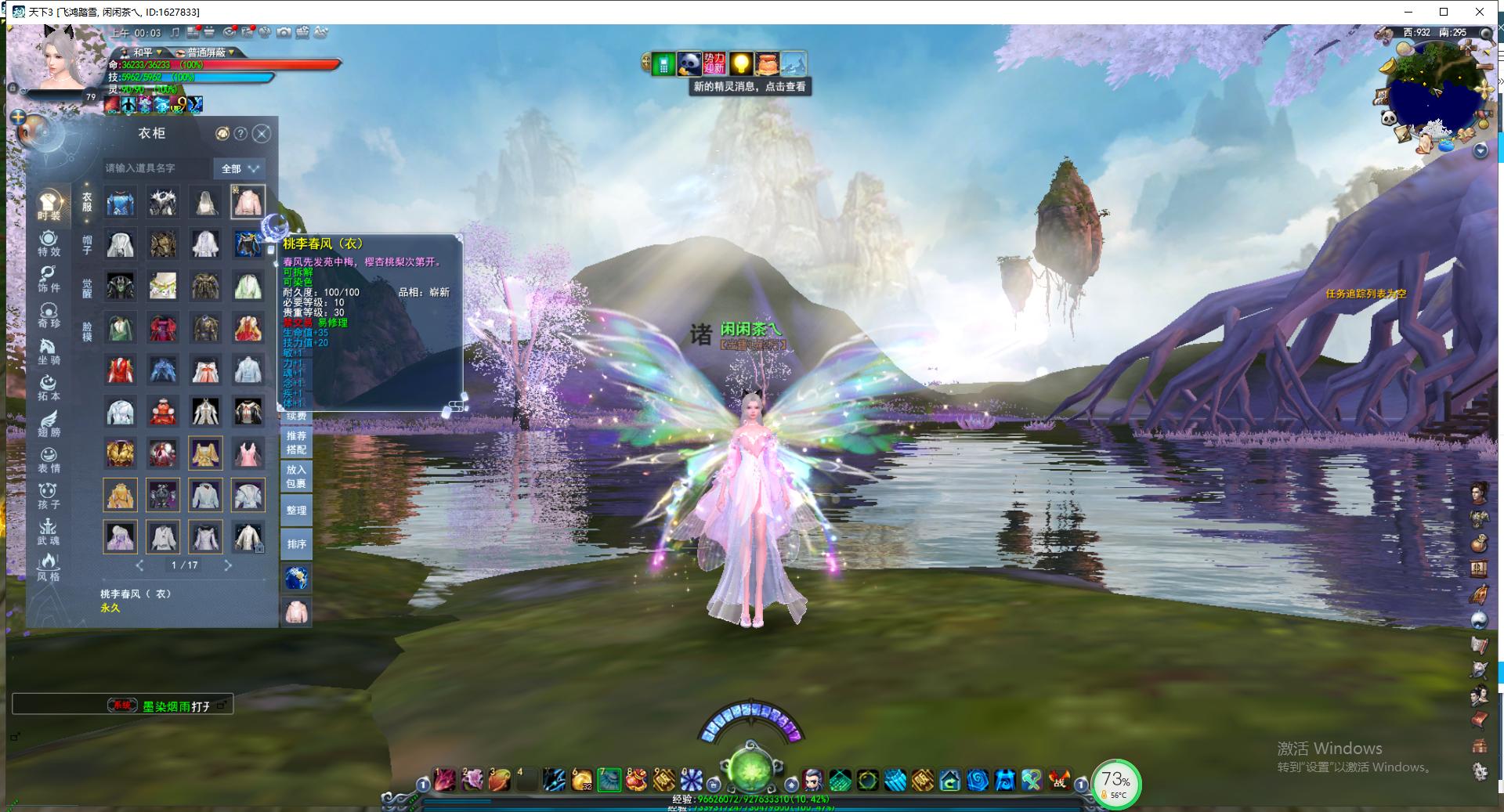Open the 全部 filter dropdown
Screen dimensions: 1504x812
tap(239, 168)
